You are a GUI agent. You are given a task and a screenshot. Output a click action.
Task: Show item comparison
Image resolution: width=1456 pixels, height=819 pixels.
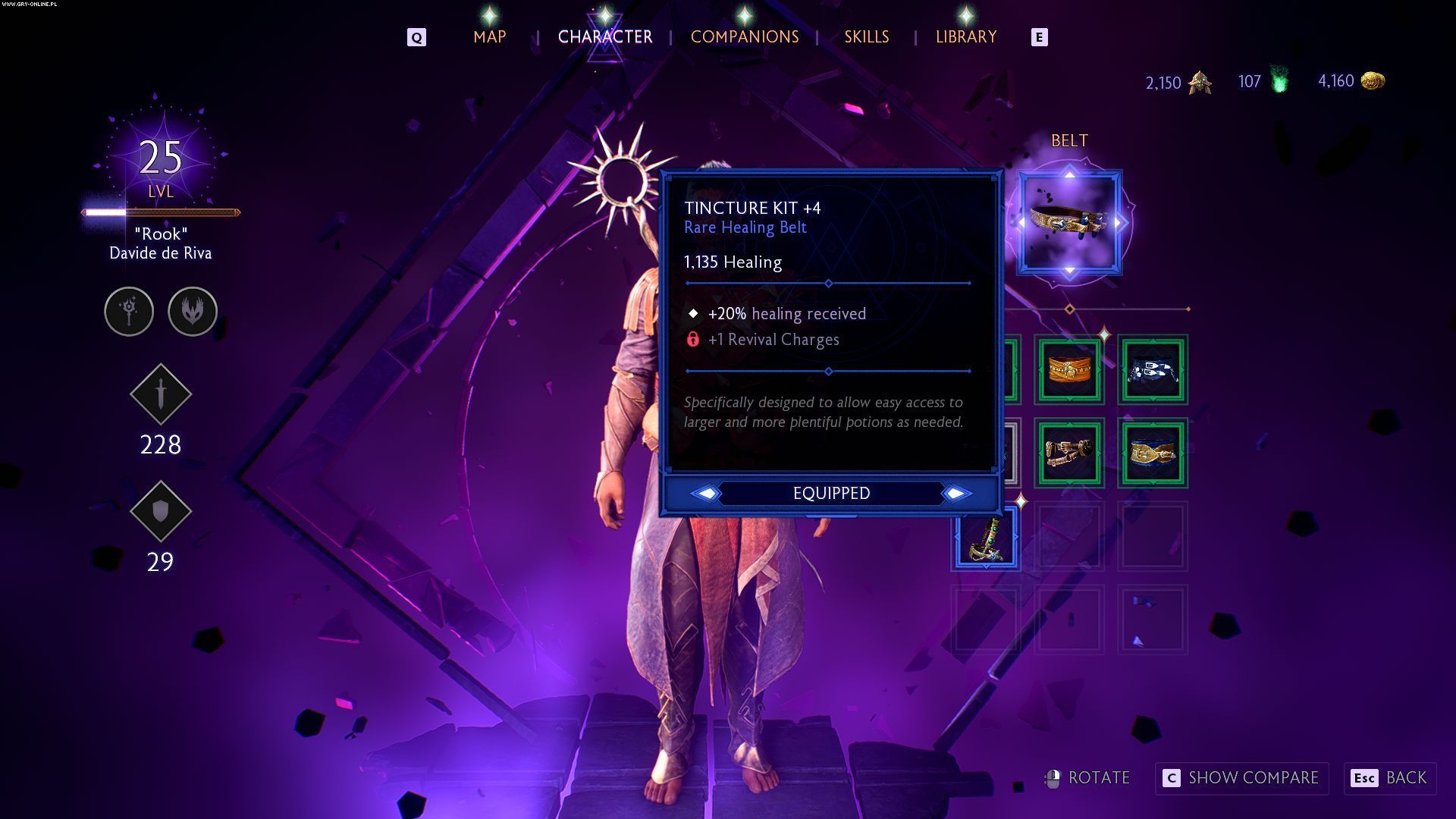coord(1241,778)
